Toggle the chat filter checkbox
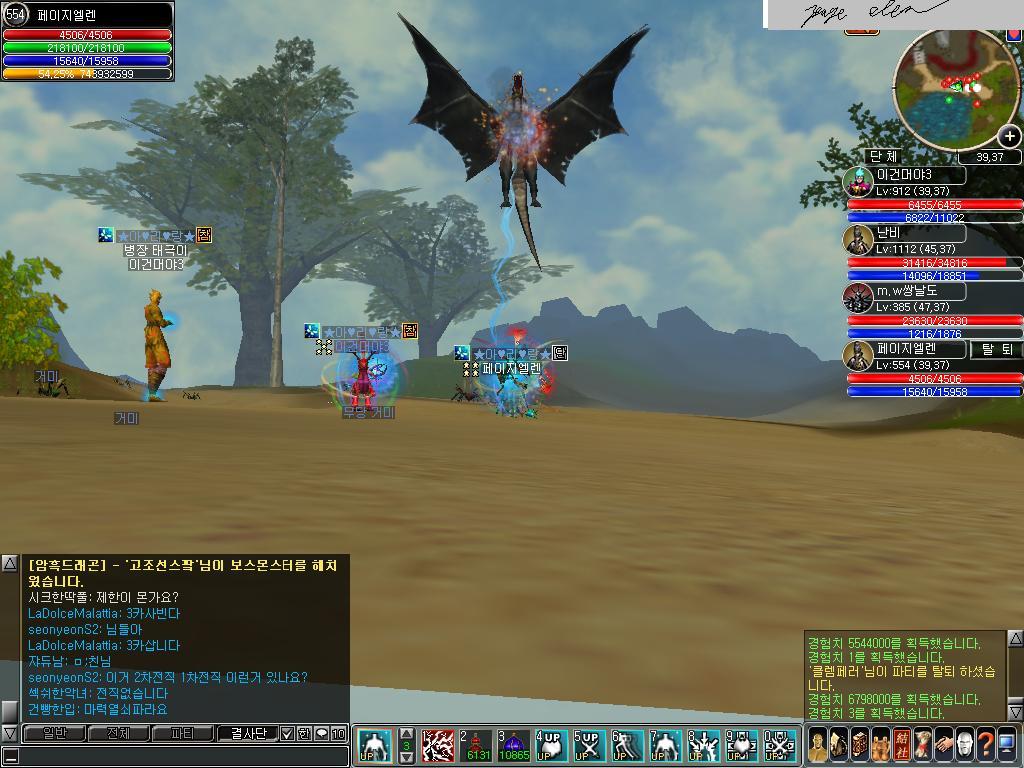 click(287, 733)
